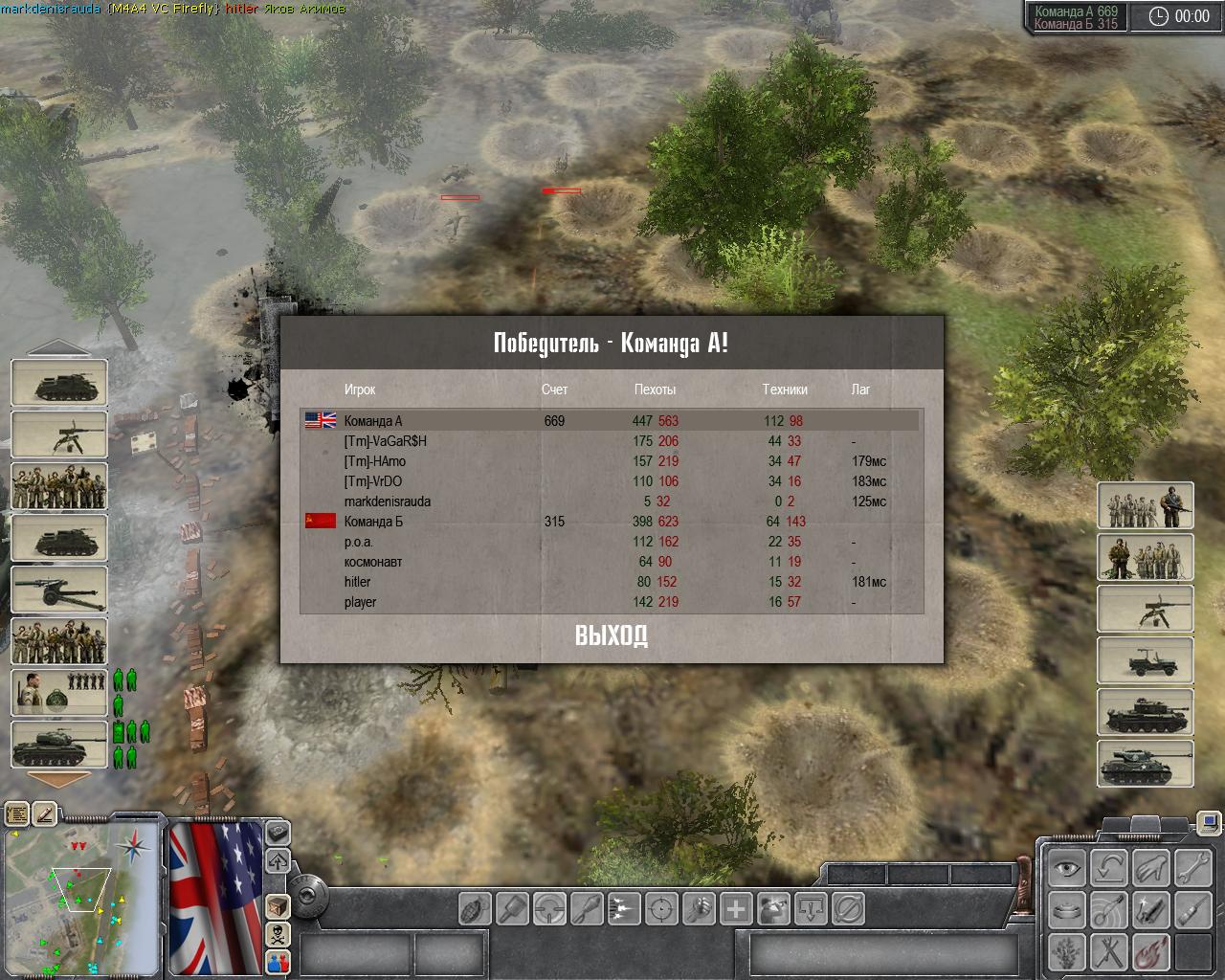Click the wooden crate icon
Screen dimensions: 1225x980
tap(278, 904)
